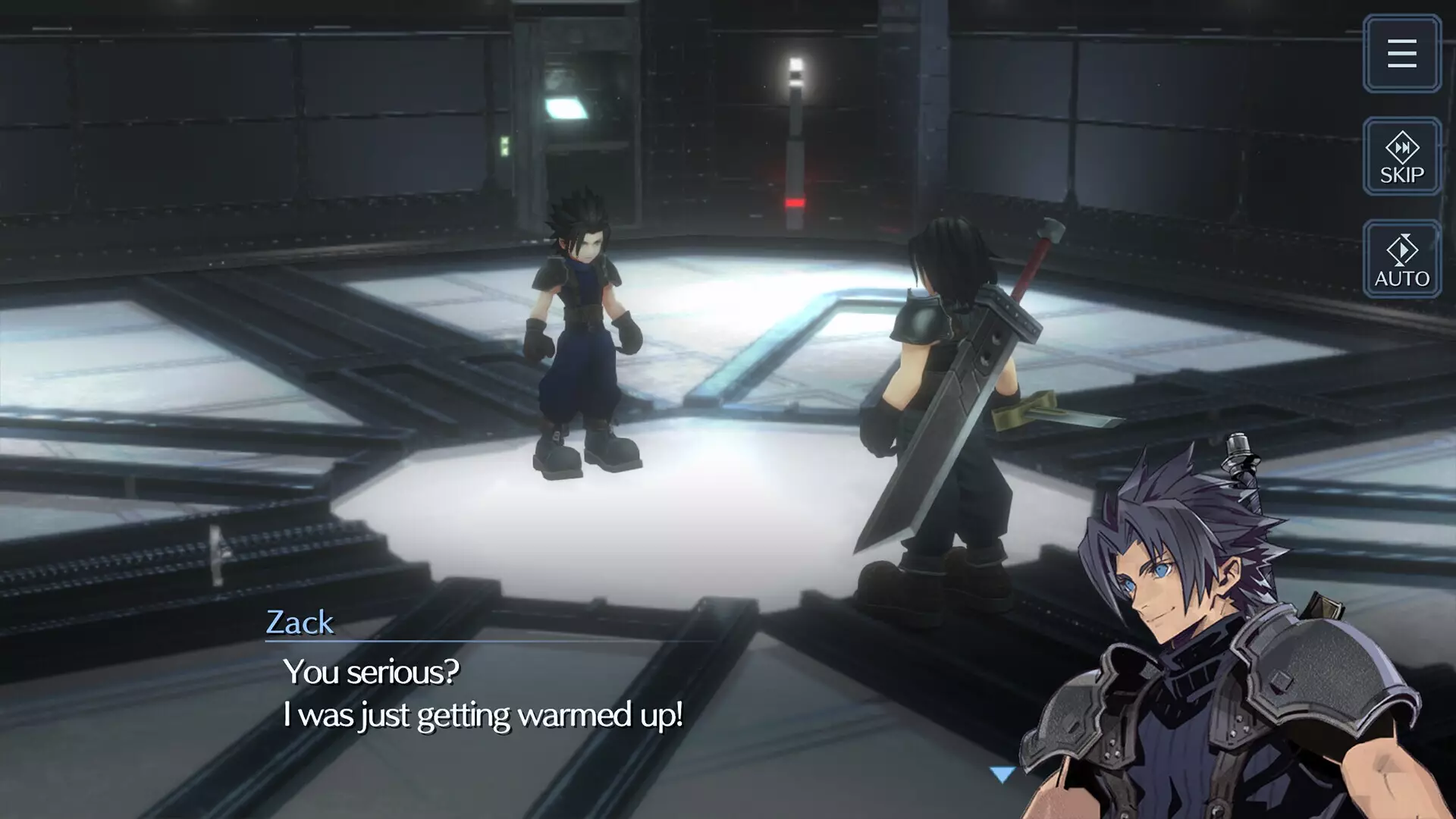Expand the pause menu via hamburger icon
The image size is (1456, 819).
click(x=1401, y=52)
